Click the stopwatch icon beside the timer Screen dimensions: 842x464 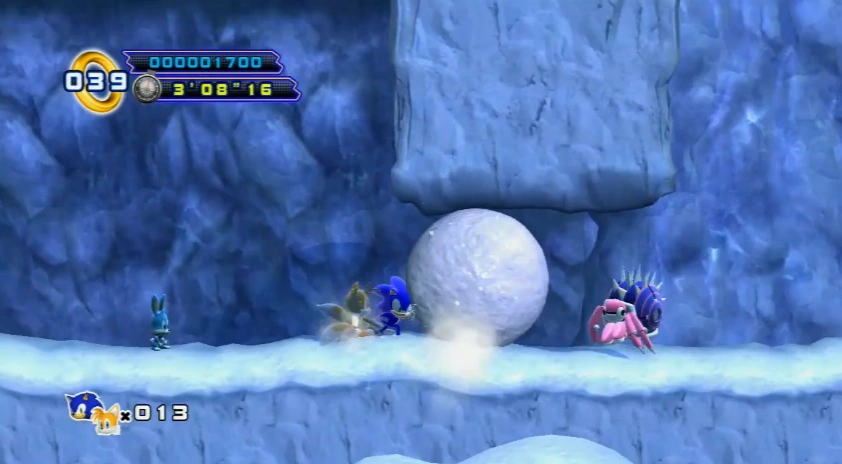pos(146,89)
